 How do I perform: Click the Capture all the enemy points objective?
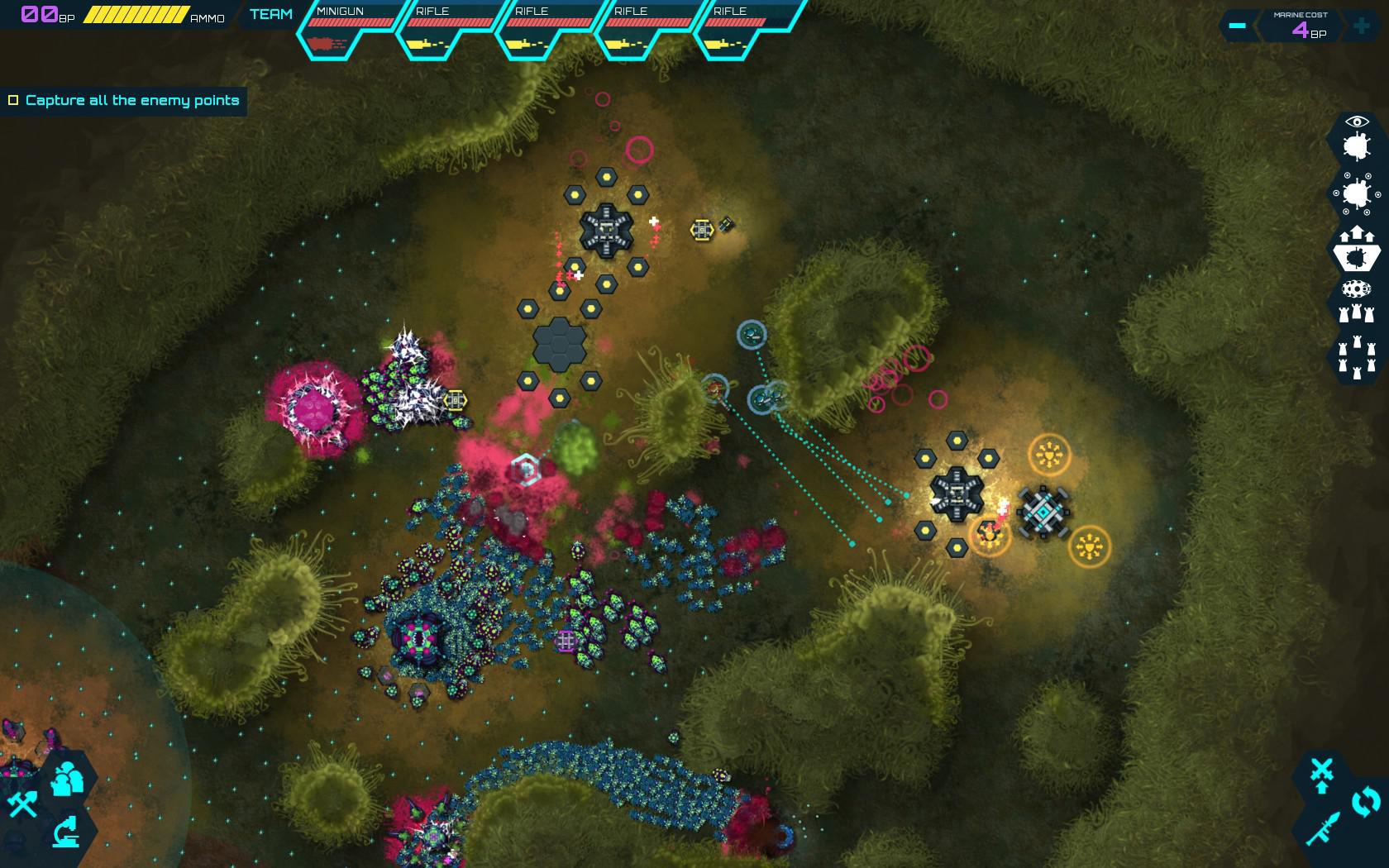pos(132,99)
